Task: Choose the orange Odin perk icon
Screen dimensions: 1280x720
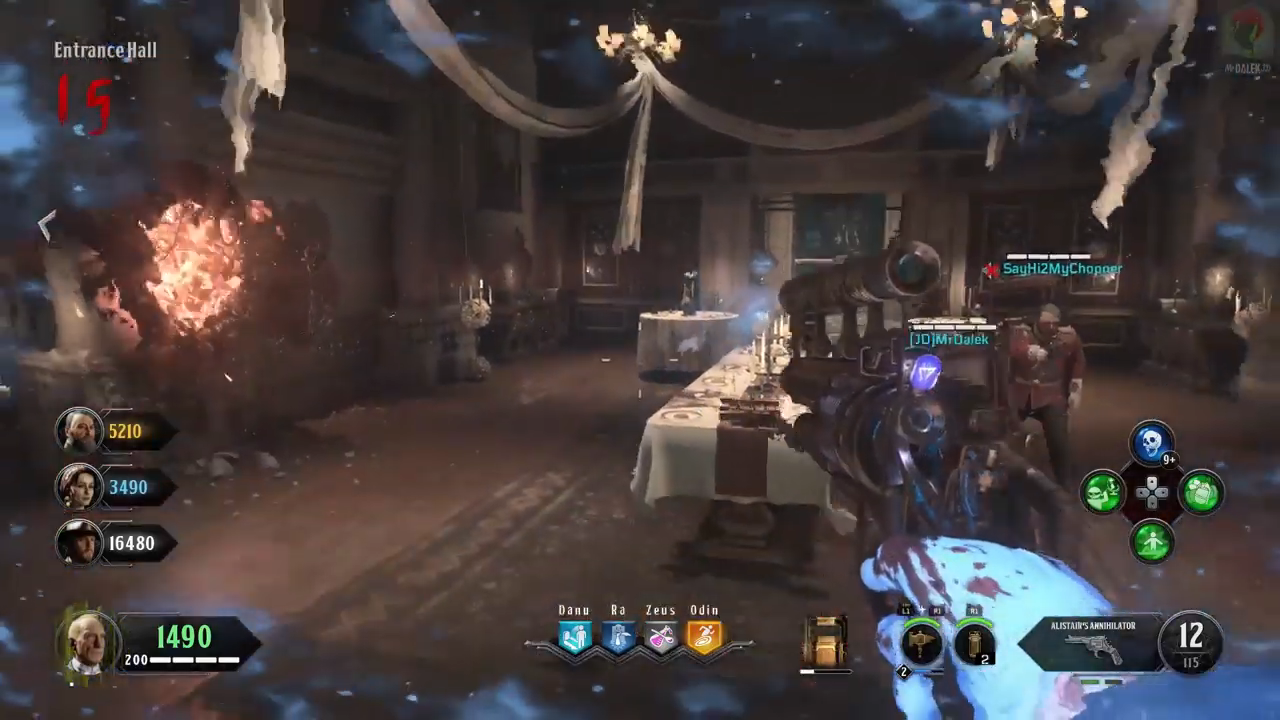Action: (x=704, y=637)
